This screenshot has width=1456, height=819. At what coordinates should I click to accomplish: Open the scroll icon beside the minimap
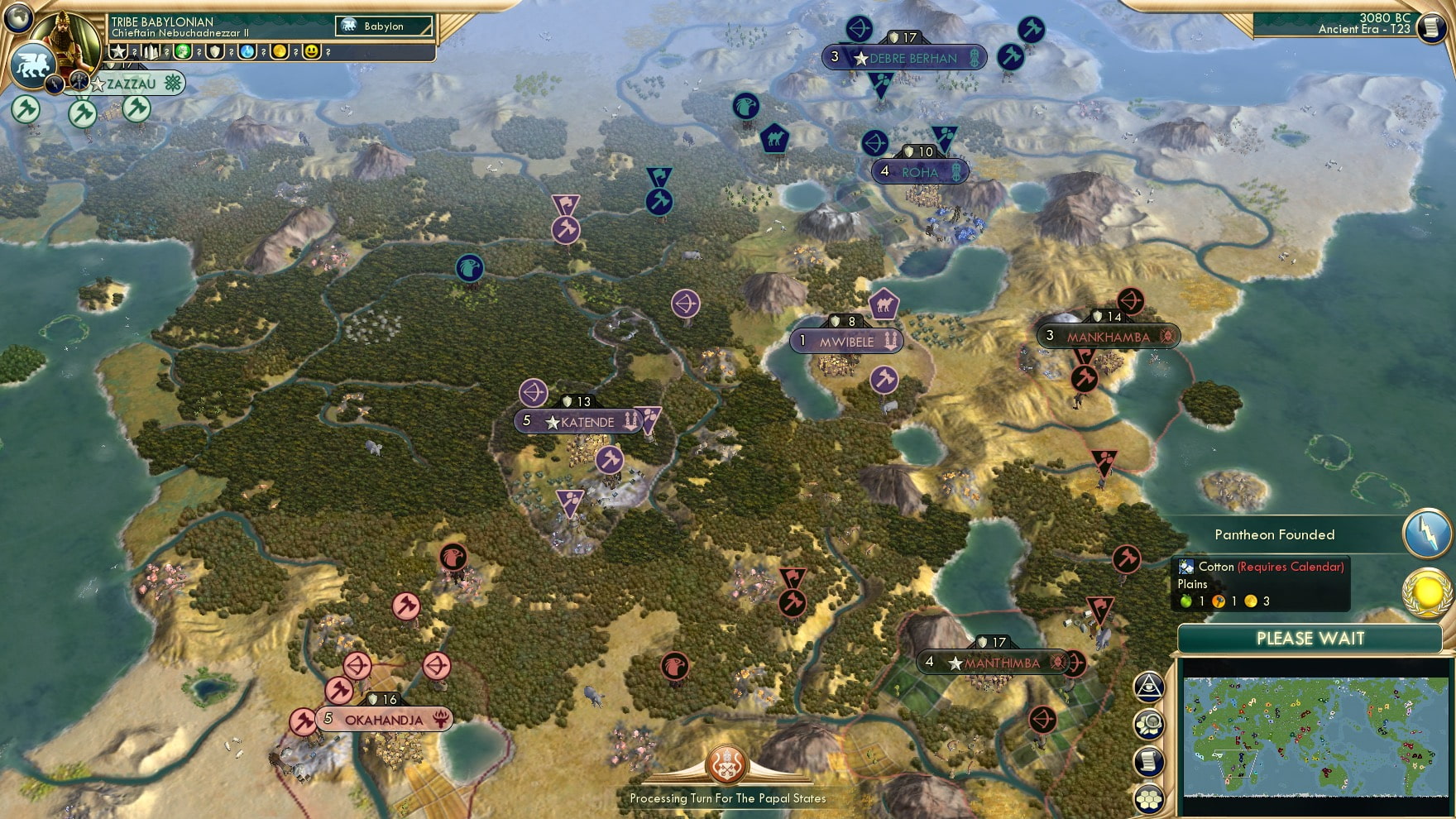tap(1149, 762)
